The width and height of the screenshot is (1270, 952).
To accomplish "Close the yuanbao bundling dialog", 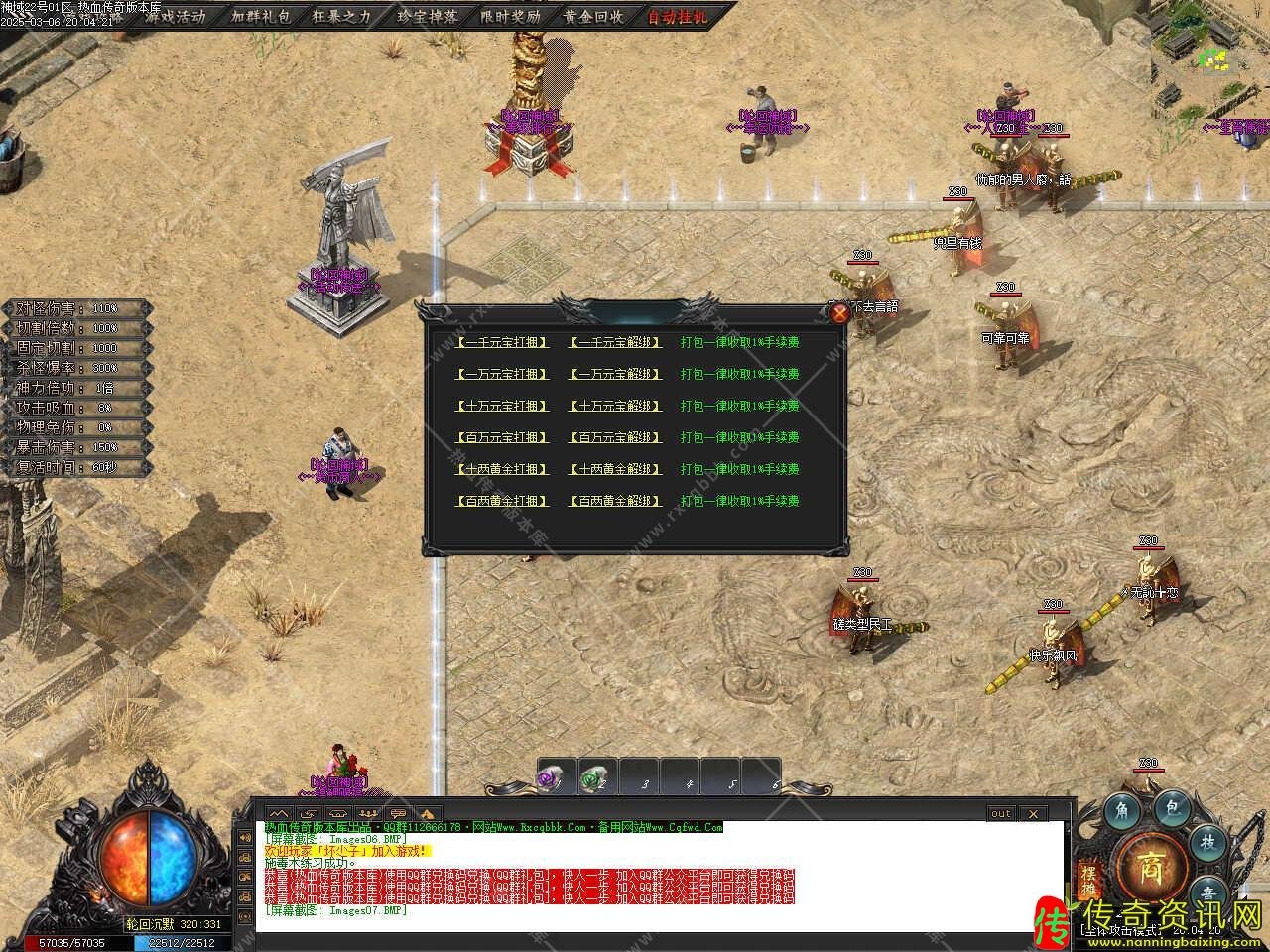I will (839, 313).
